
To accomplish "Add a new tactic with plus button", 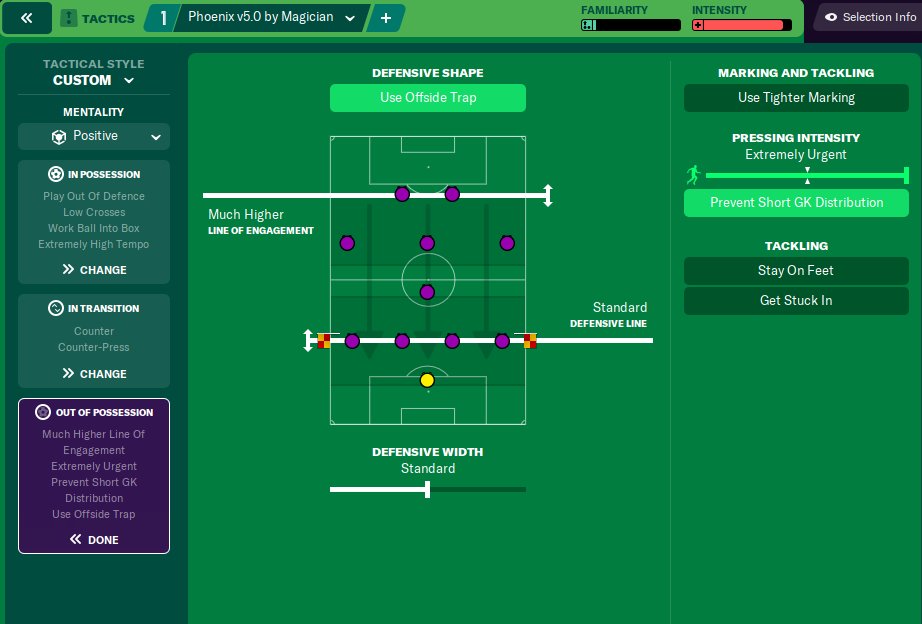I will click(385, 18).
